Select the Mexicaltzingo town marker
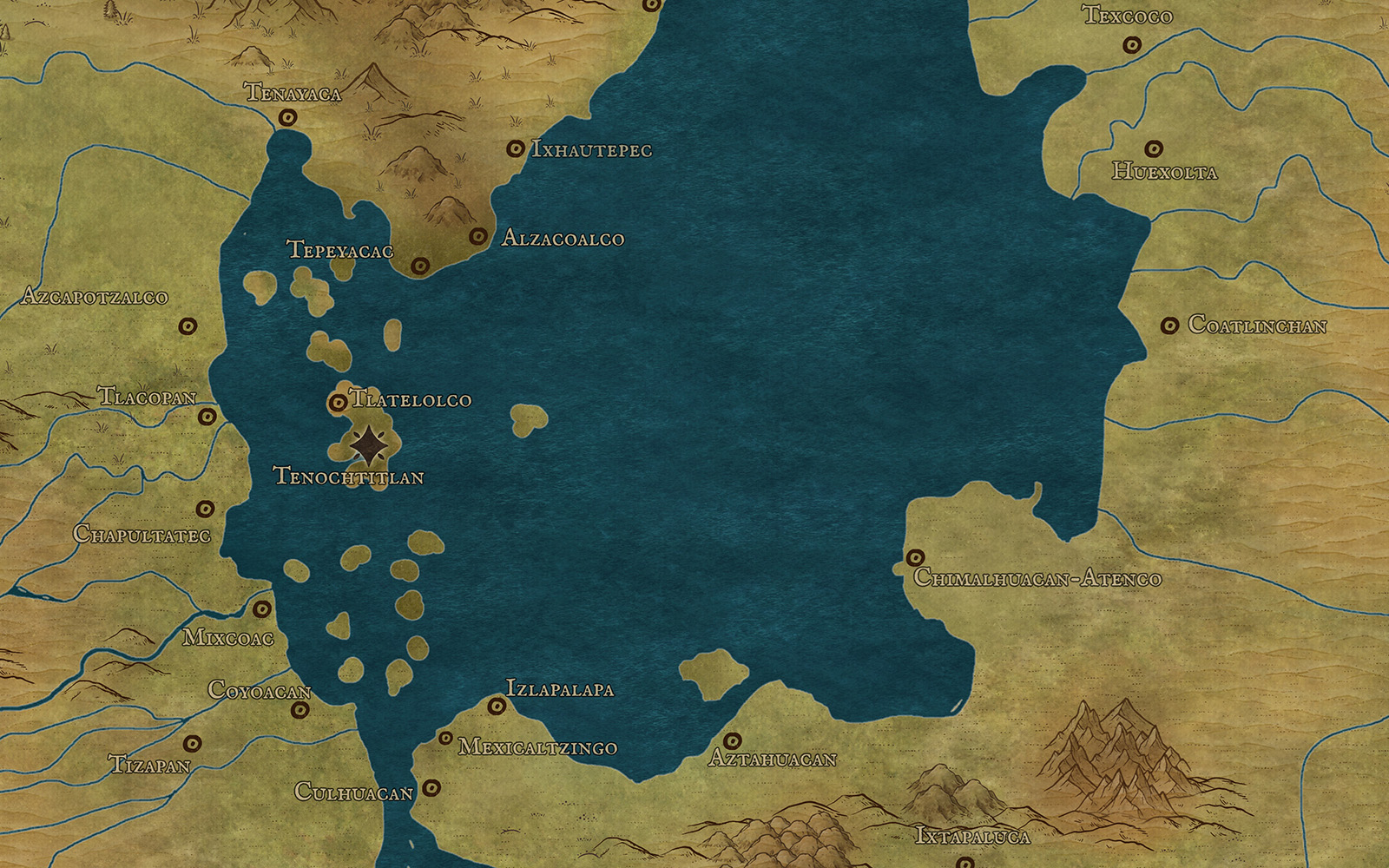The height and width of the screenshot is (868, 1389). 445,738
